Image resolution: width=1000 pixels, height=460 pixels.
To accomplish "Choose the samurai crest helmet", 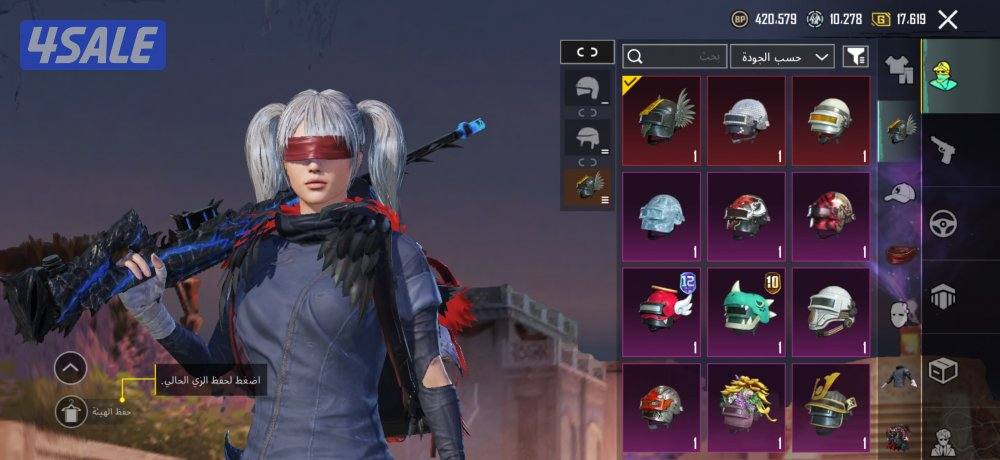I will (830, 403).
